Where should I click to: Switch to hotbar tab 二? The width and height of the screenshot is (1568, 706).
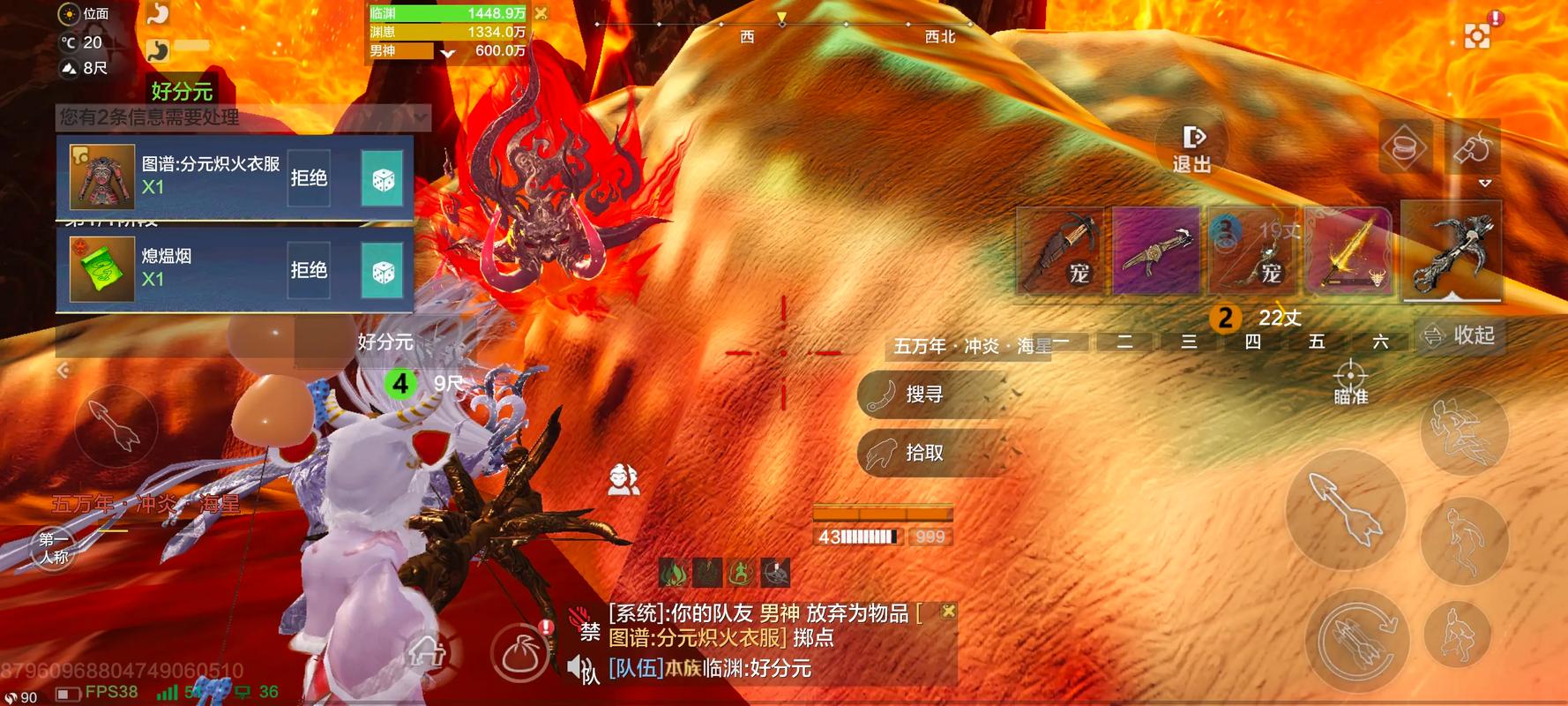[x=1125, y=342]
